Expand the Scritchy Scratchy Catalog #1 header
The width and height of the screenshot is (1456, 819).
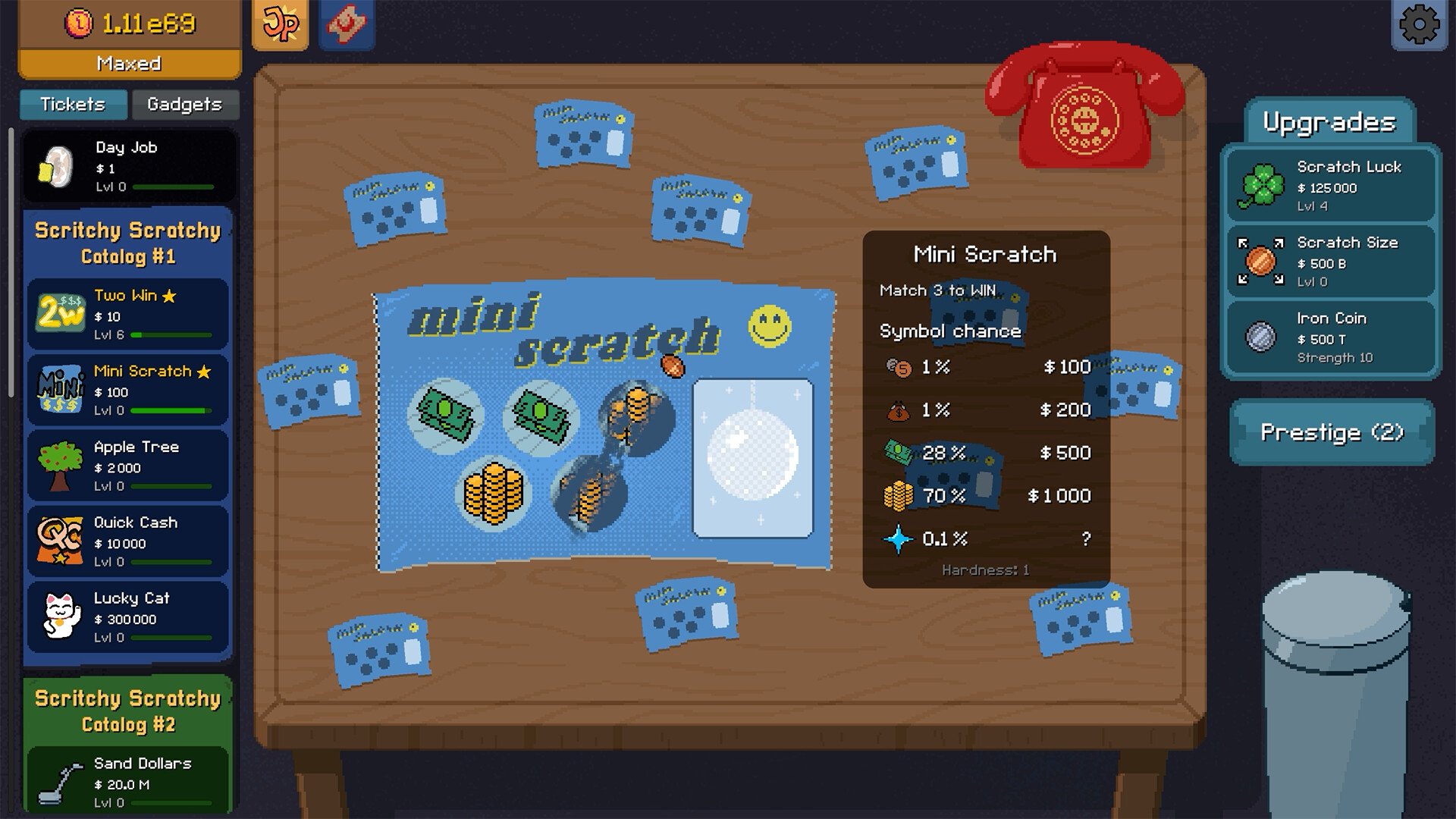click(126, 243)
